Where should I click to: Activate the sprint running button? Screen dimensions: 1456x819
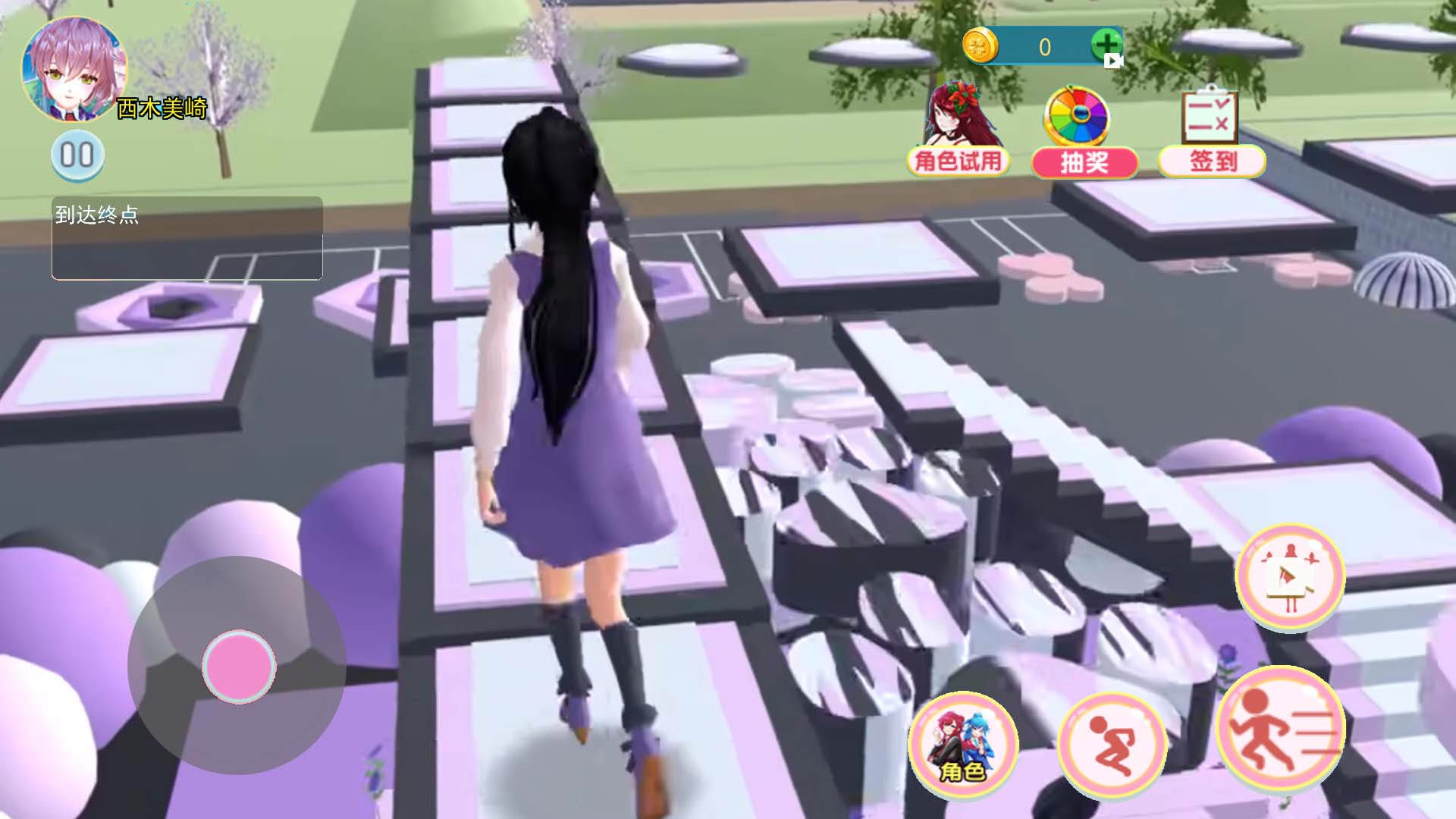(1280, 728)
